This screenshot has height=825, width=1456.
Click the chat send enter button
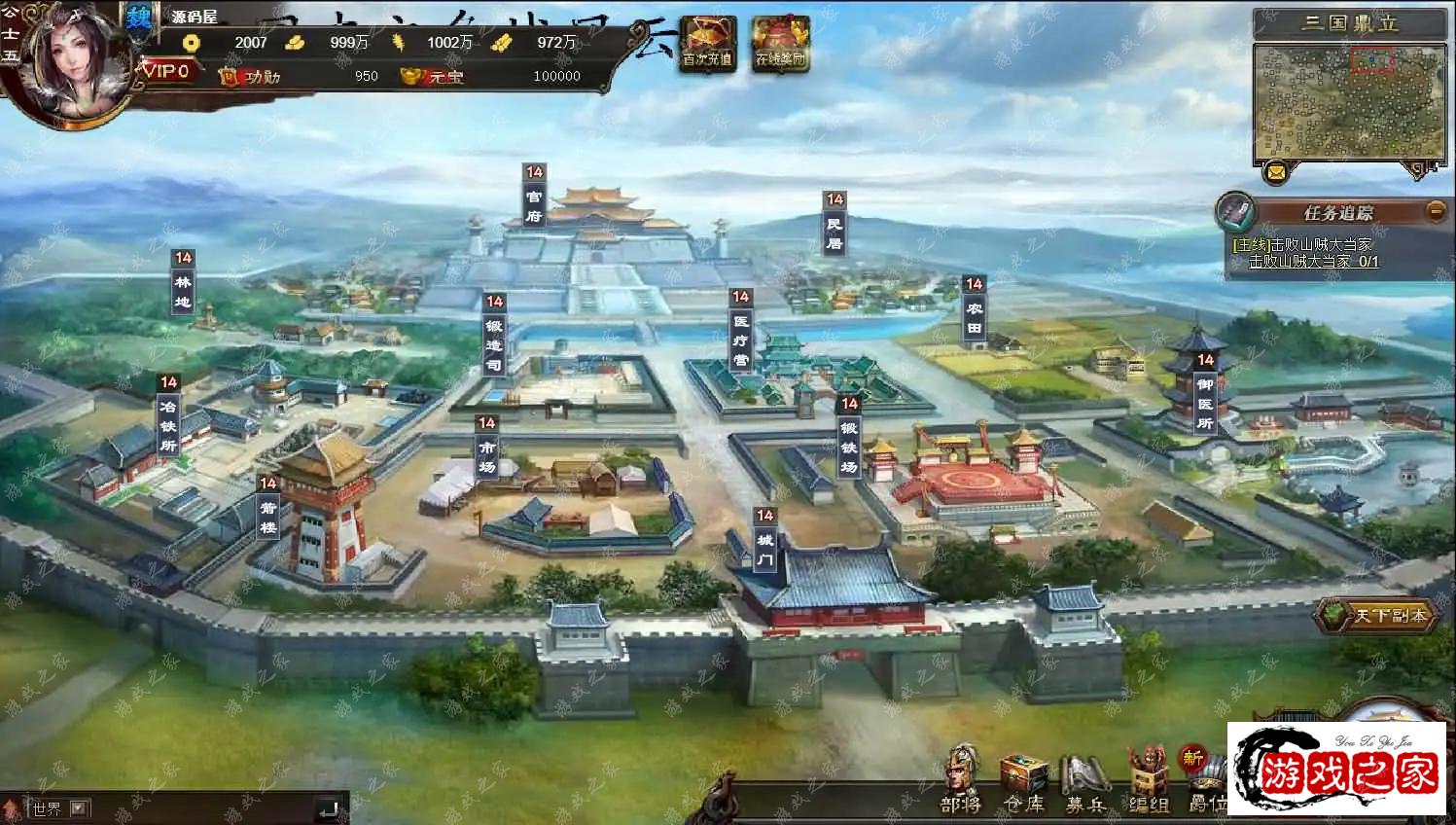point(329,807)
